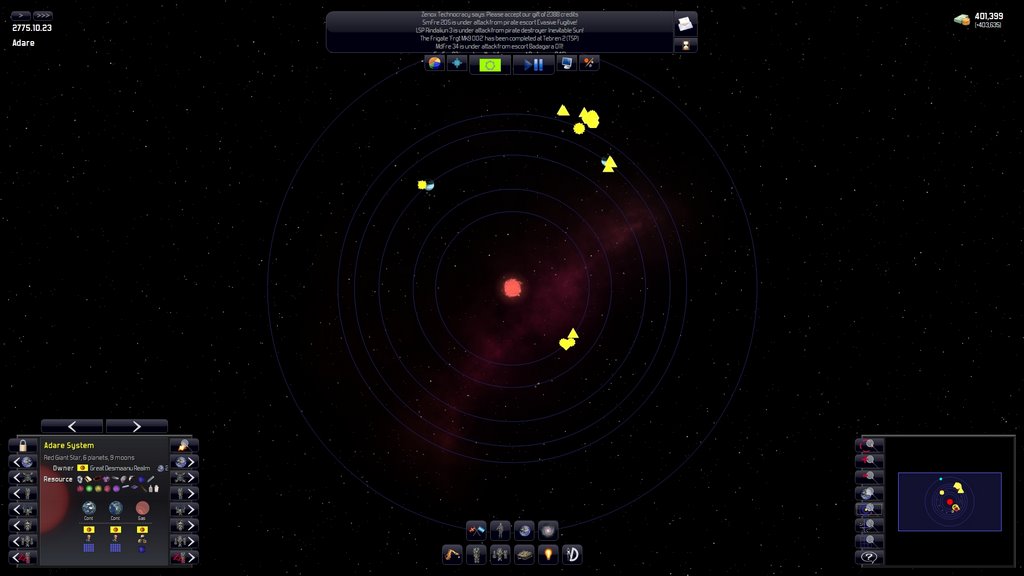Click the hourglass button beside the message log

point(685,45)
